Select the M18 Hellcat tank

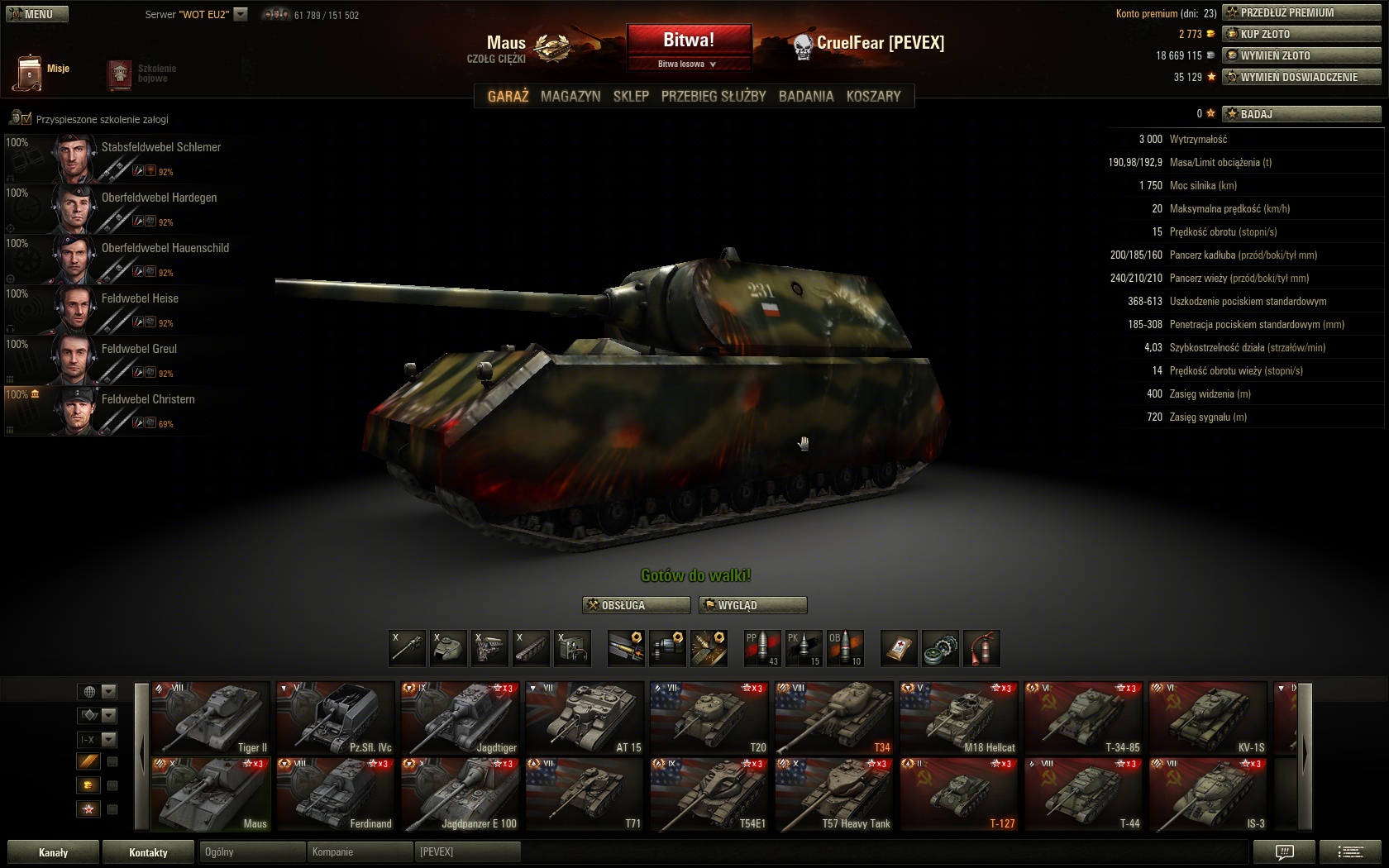coord(959,718)
